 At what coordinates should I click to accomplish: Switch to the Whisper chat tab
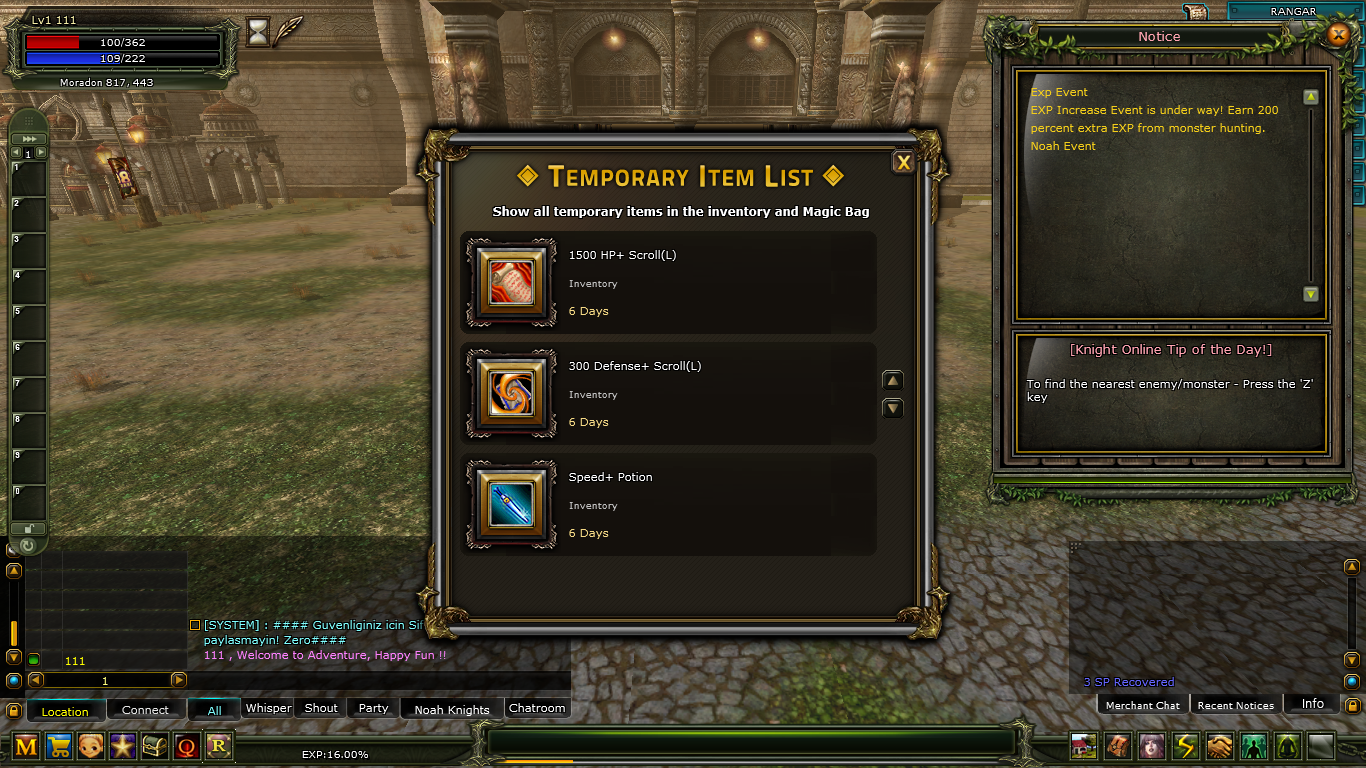(268, 708)
